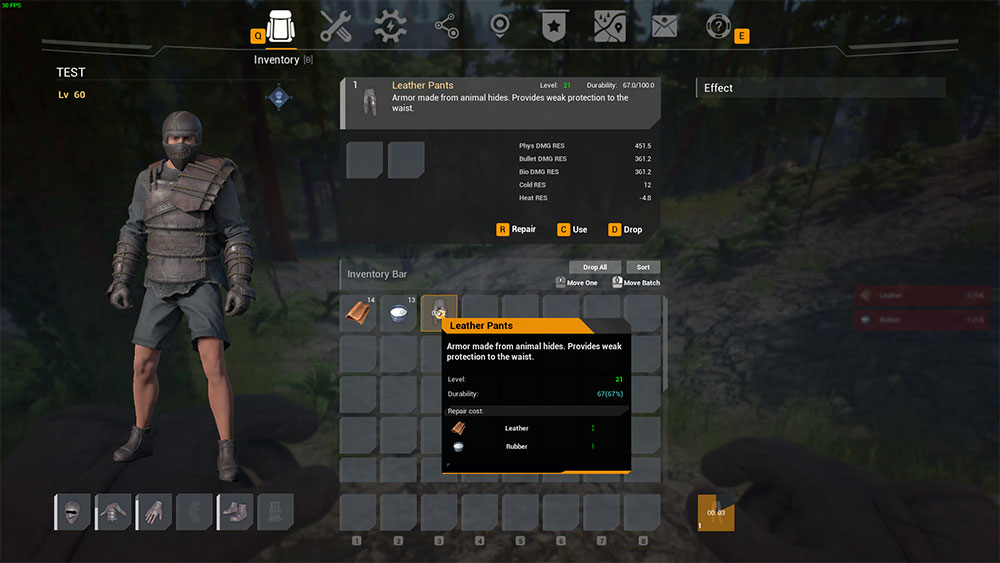Viewport: 1000px width, 563px height.
Task: Drop the selected item
Action: coord(626,230)
